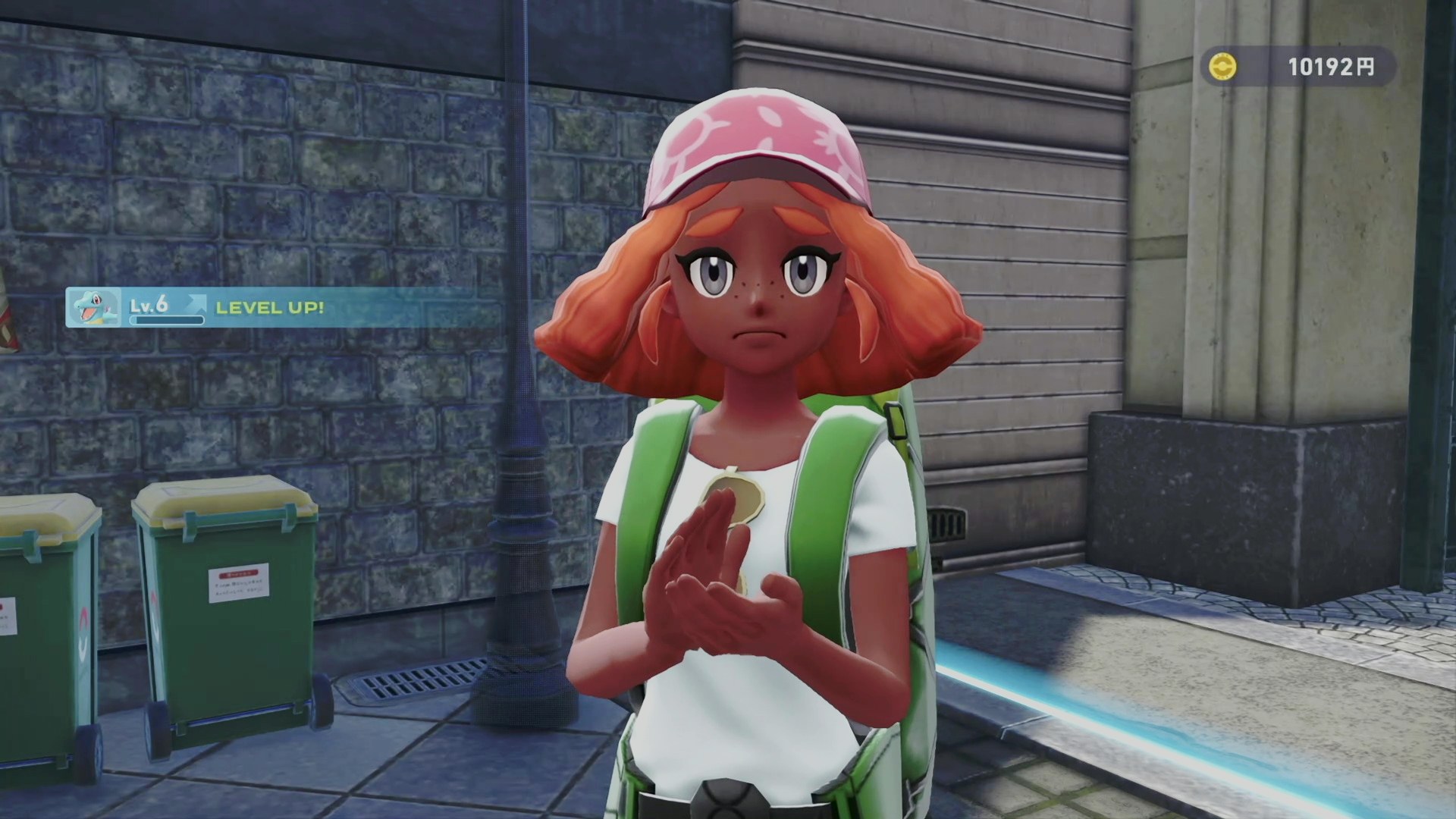
Task: Click the Totodile portrait in the level-up banner
Action: tap(94, 307)
